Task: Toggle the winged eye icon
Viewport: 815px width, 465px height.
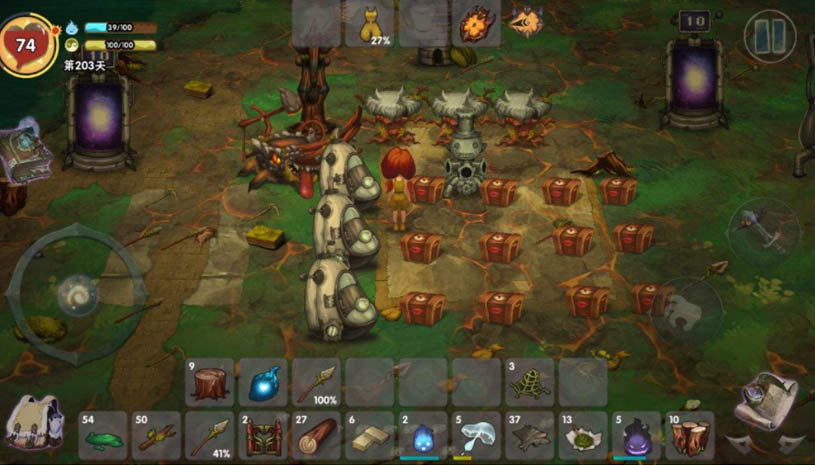Action: (x=527, y=21)
